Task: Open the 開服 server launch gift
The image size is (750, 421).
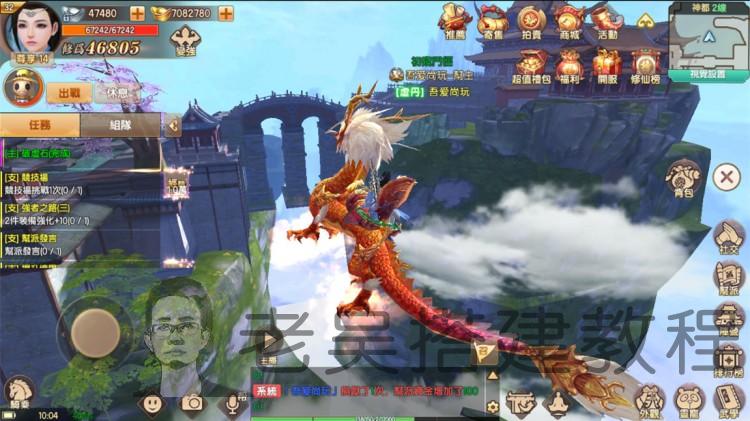Action: (607, 66)
